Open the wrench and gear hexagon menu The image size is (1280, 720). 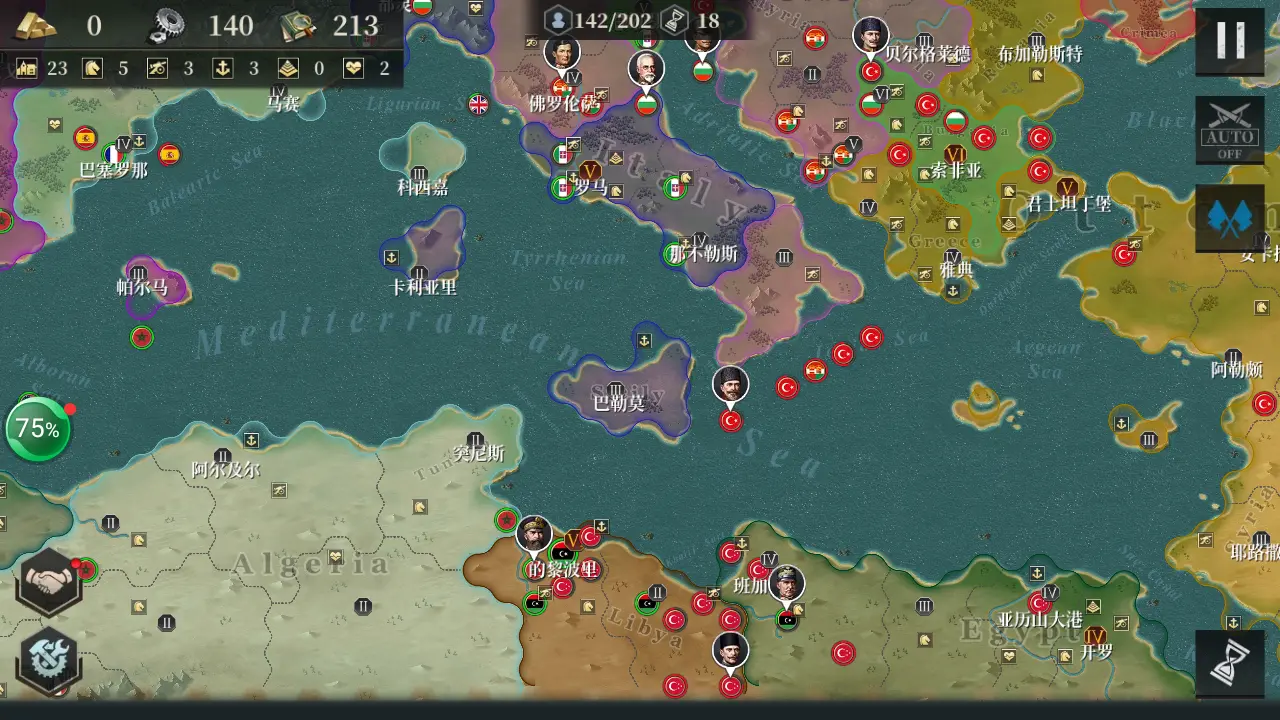coord(47,660)
